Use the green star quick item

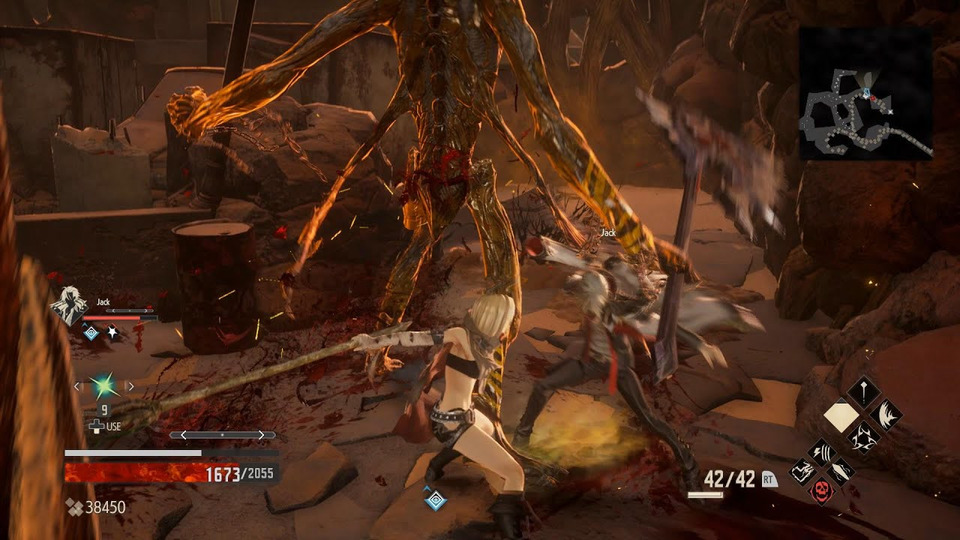(103, 385)
